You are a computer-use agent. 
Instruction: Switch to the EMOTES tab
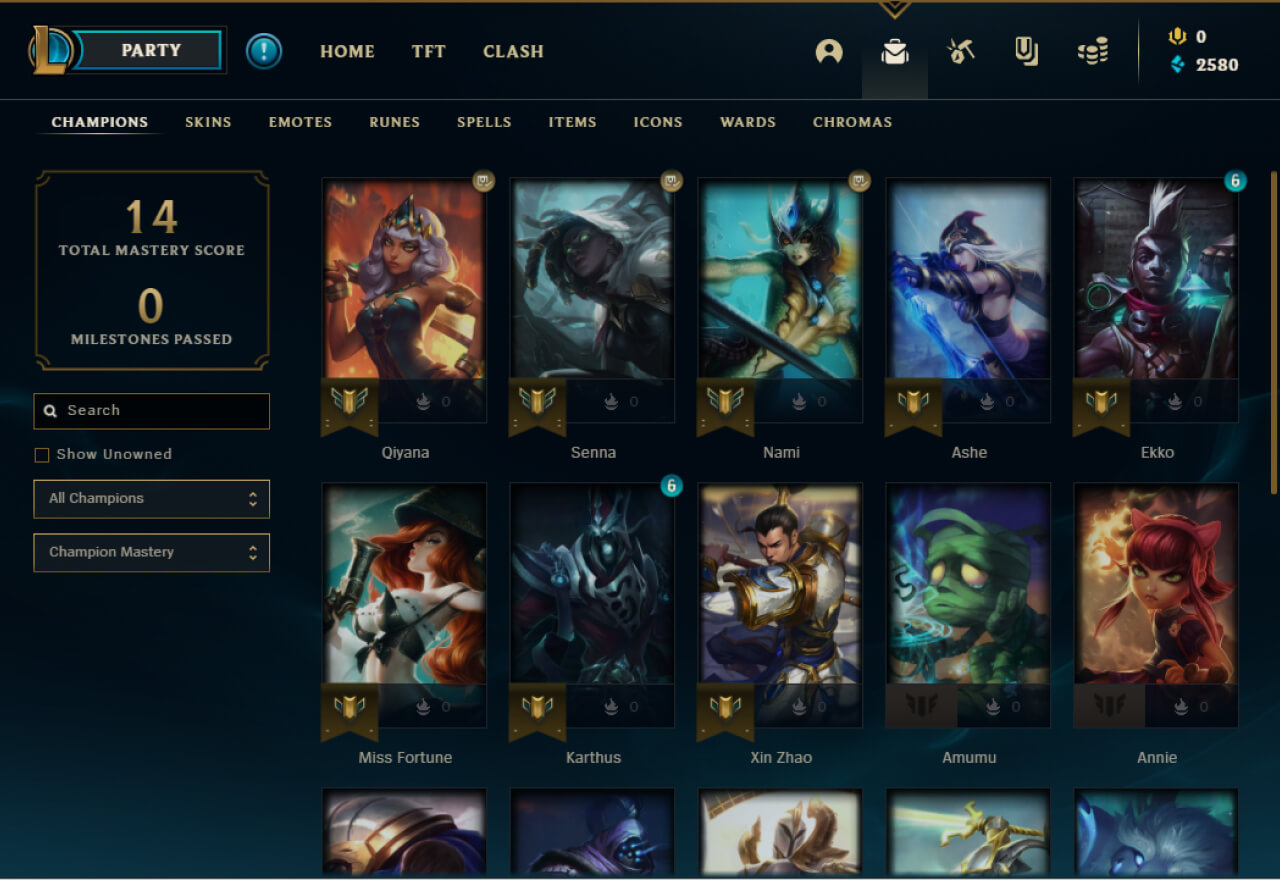(x=300, y=122)
